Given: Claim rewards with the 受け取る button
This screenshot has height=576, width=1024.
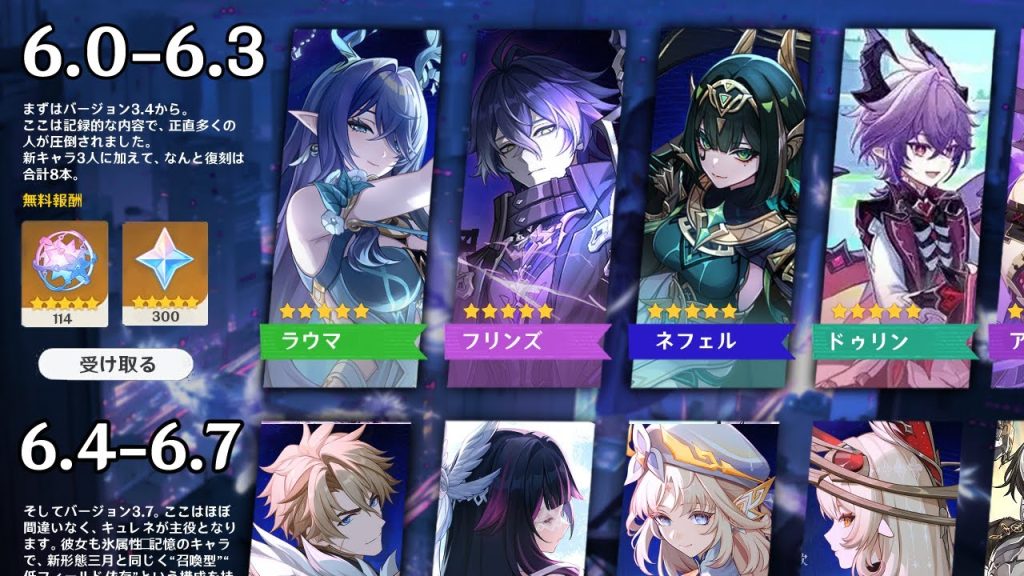Looking at the screenshot, I should [x=118, y=364].
